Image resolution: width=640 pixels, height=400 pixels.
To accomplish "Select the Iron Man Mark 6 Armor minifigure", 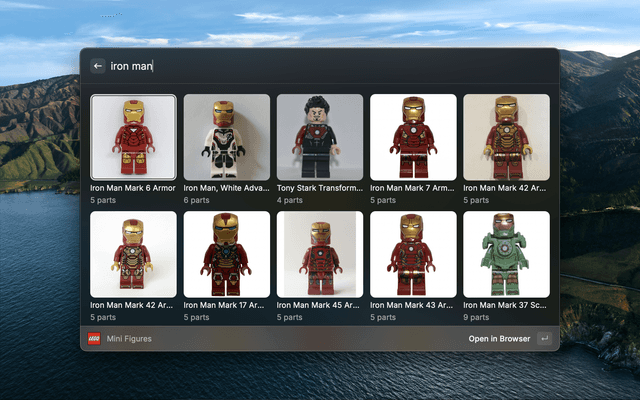I will pyautogui.click(x=133, y=137).
